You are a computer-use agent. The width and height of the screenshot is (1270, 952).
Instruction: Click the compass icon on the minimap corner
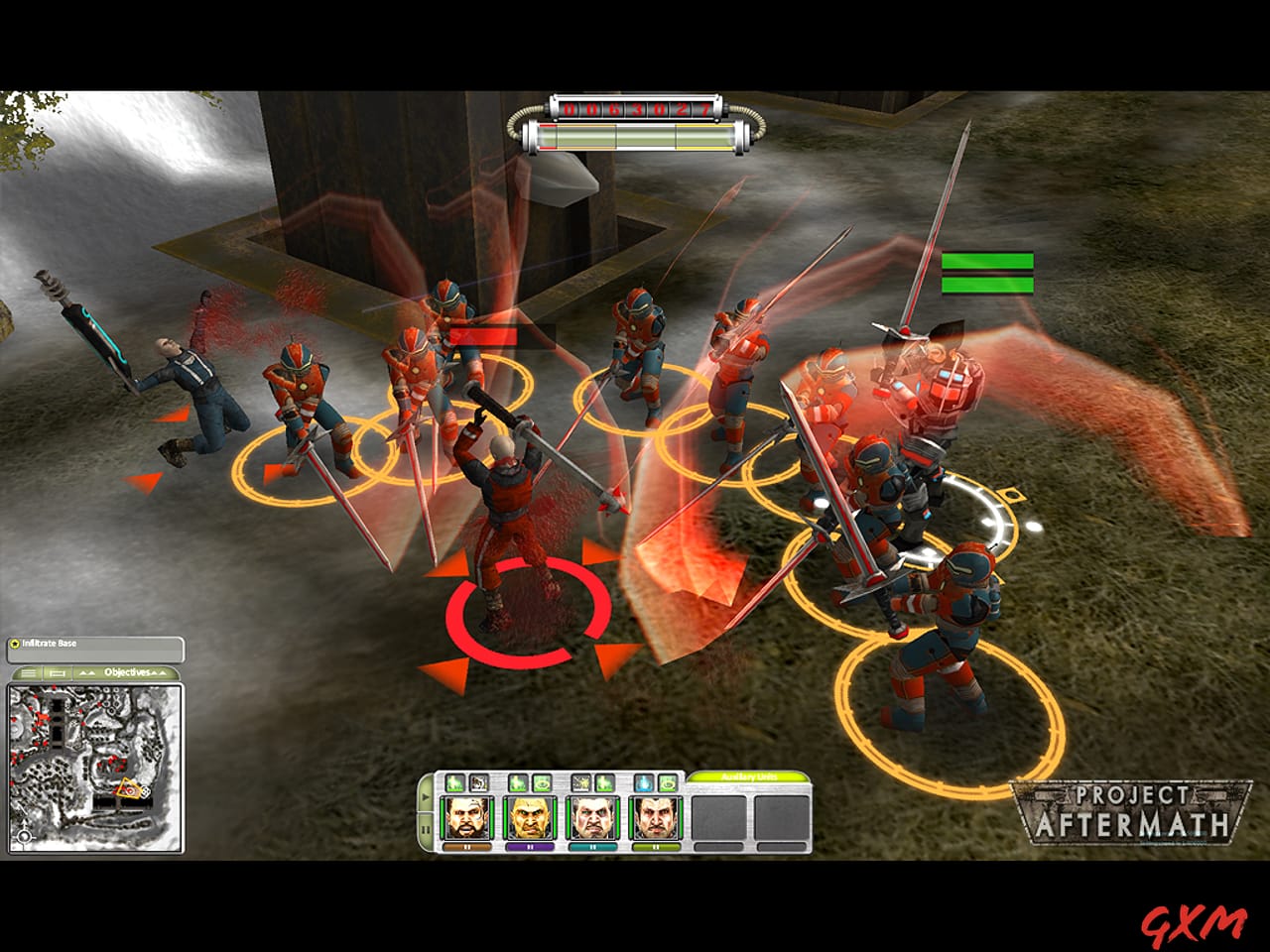(x=25, y=837)
